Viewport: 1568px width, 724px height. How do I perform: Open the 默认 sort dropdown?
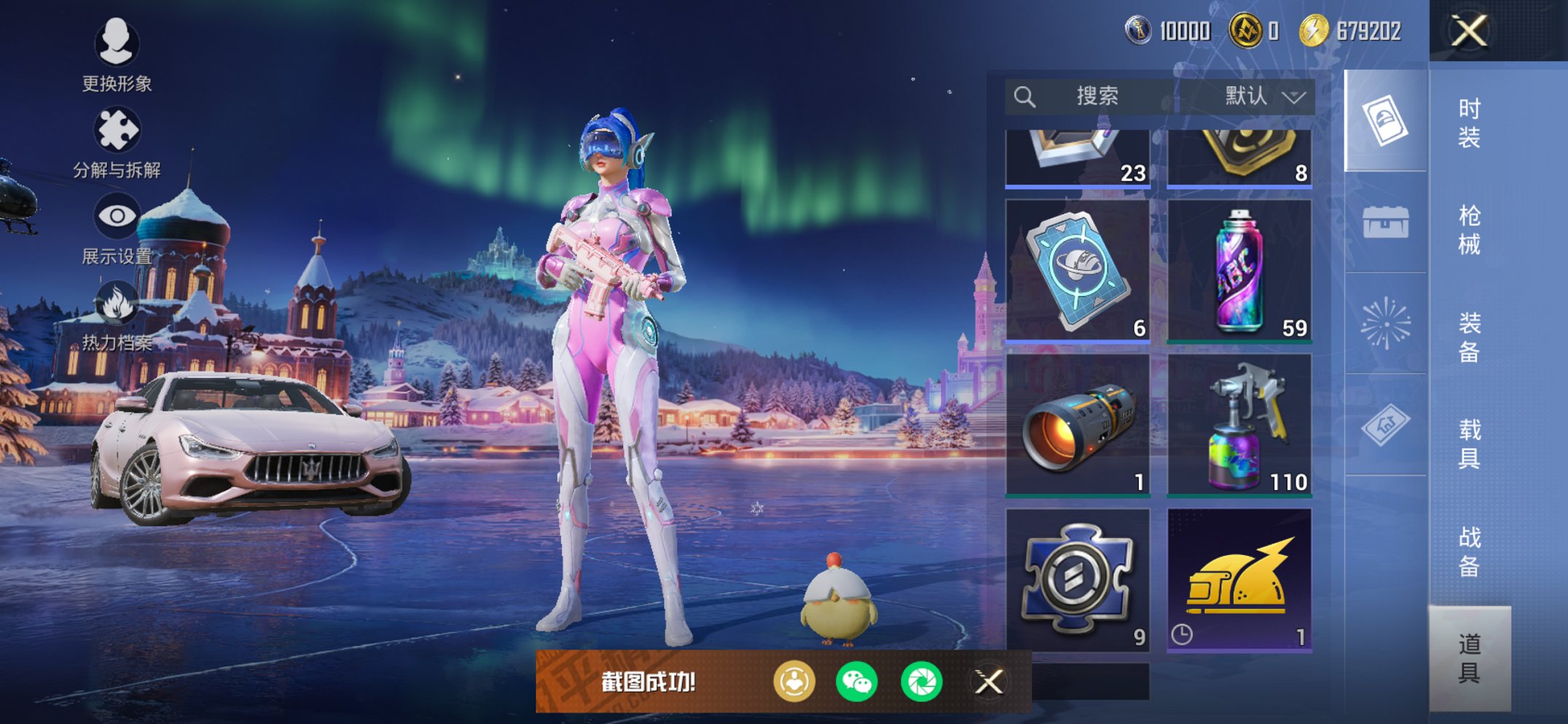1264,96
